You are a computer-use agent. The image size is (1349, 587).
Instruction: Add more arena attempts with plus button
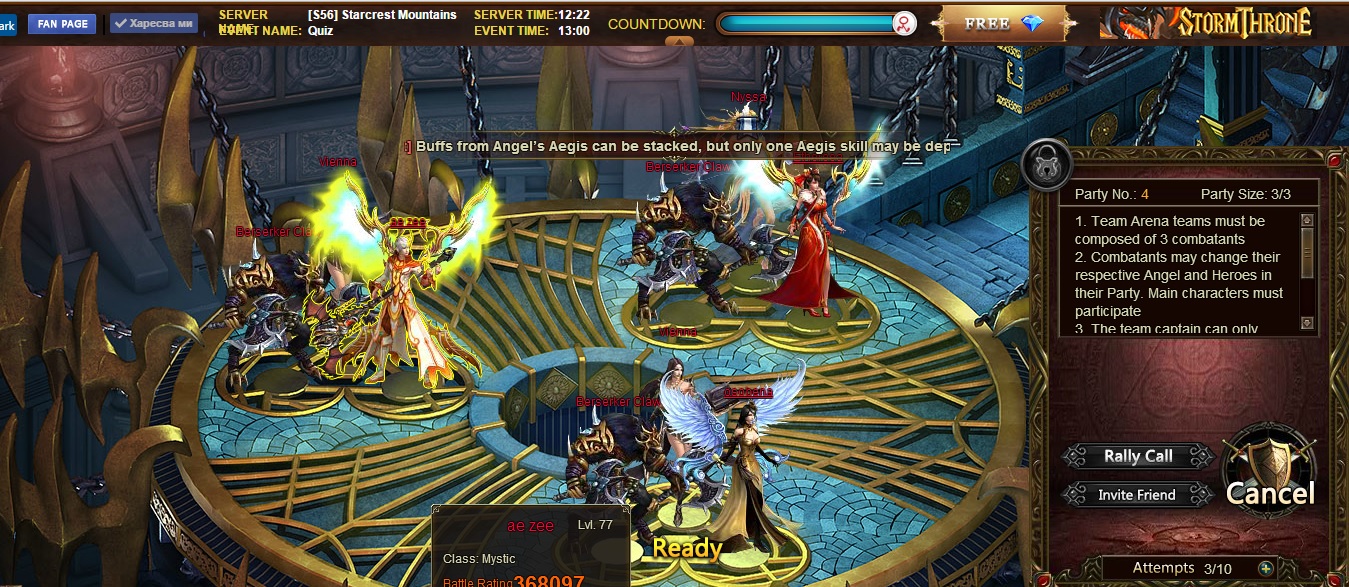click(1266, 568)
